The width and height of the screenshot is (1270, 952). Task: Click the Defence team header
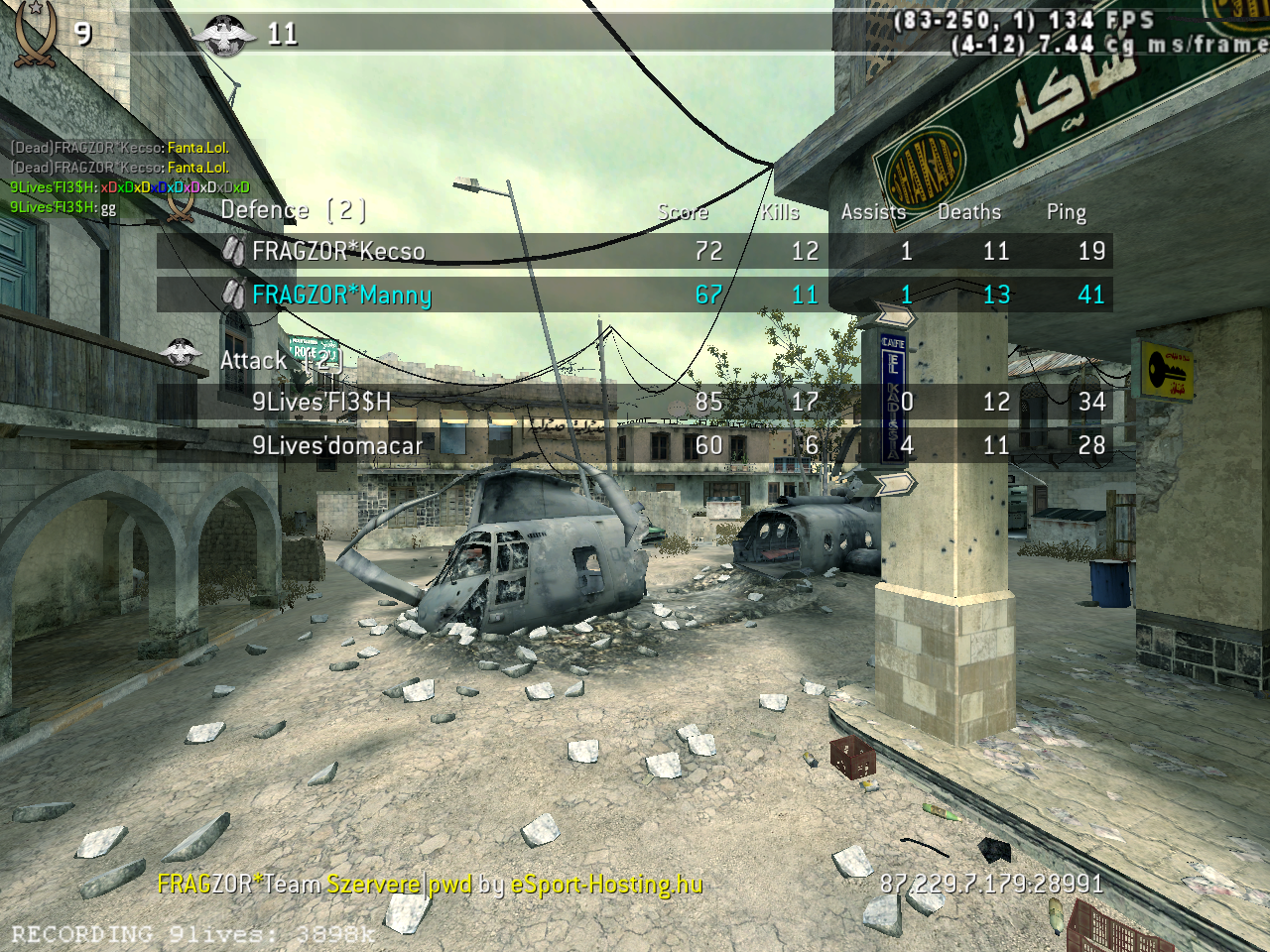coord(293,210)
